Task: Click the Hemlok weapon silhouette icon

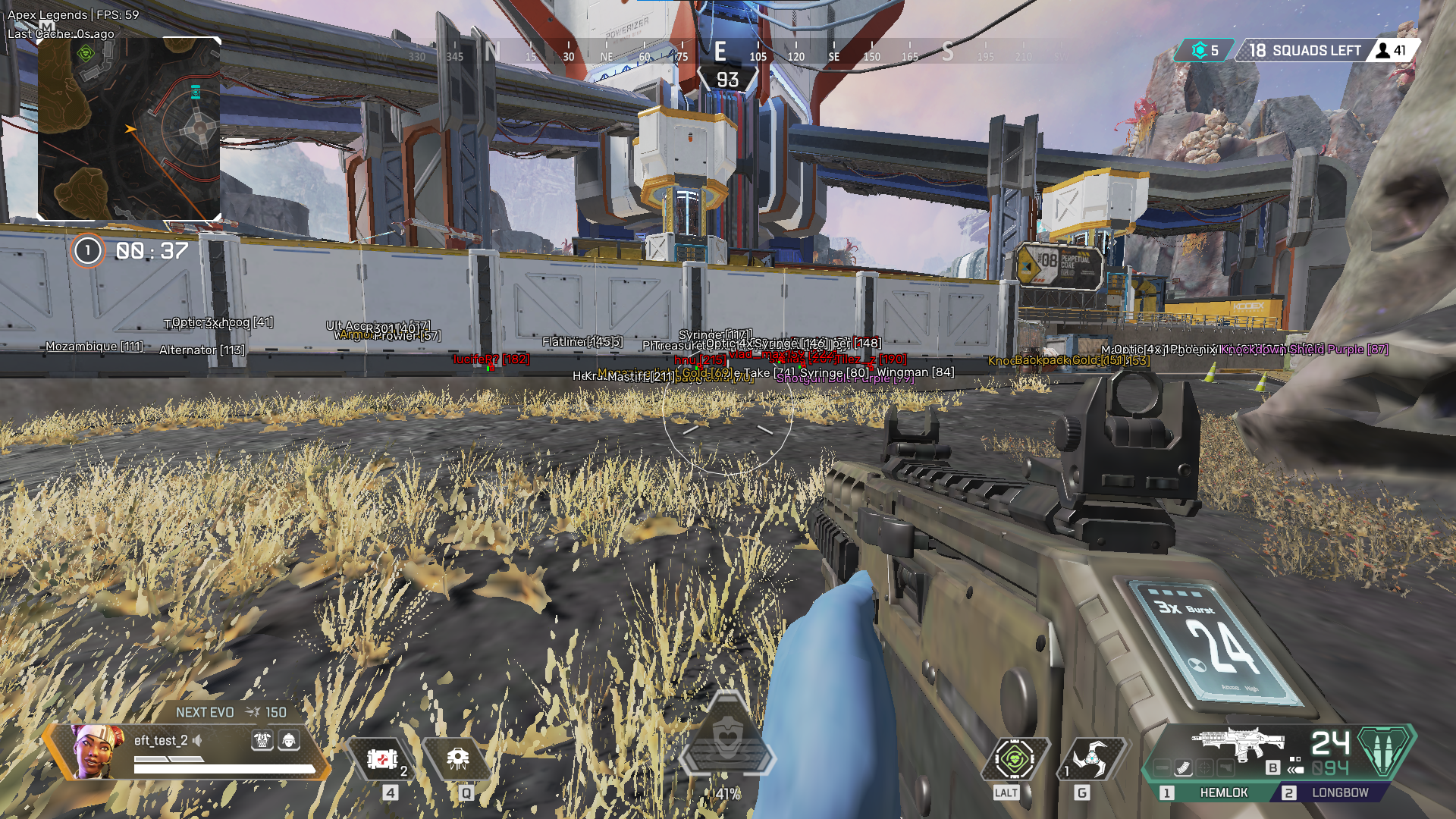Action: (1238, 743)
